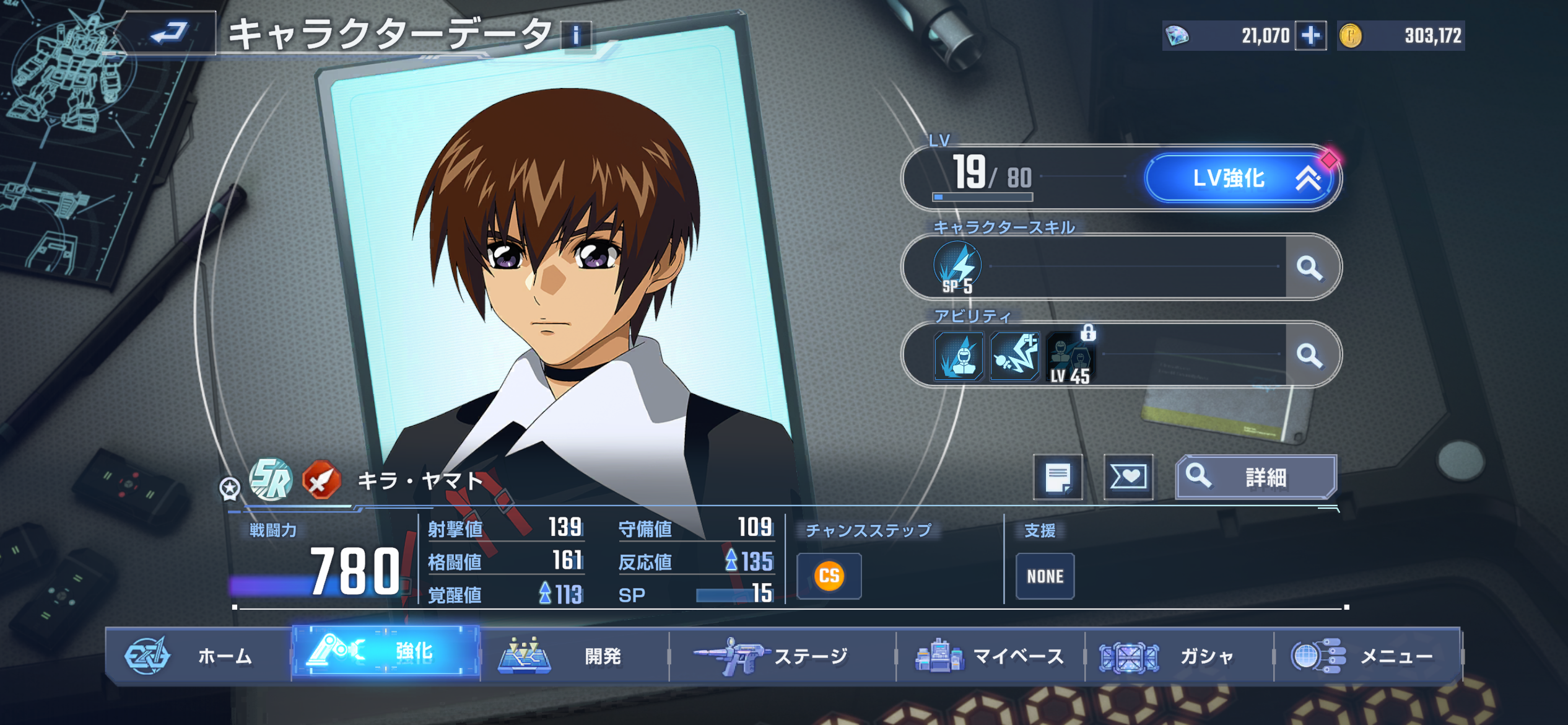Open the heart envelope icon button
The width and height of the screenshot is (1568, 725).
pyautogui.click(x=1128, y=477)
